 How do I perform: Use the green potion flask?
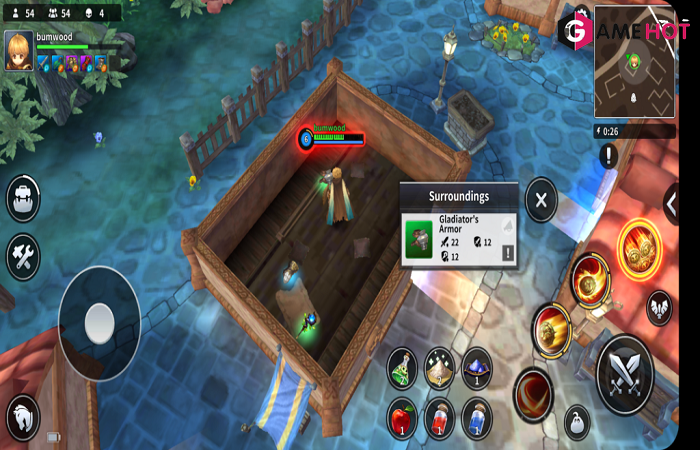coord(402,367)
